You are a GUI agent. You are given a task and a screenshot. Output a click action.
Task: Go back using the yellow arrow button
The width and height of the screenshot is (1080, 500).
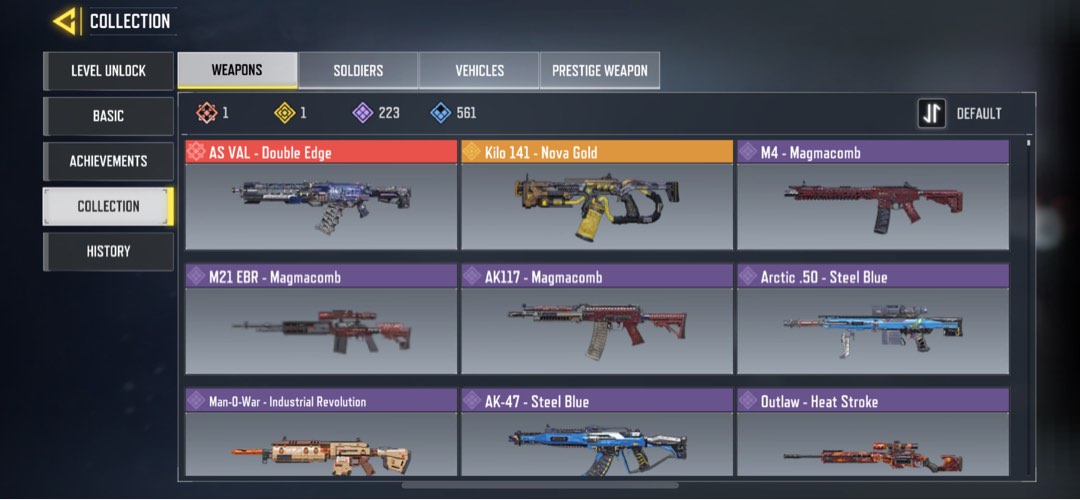pos(66,21)
